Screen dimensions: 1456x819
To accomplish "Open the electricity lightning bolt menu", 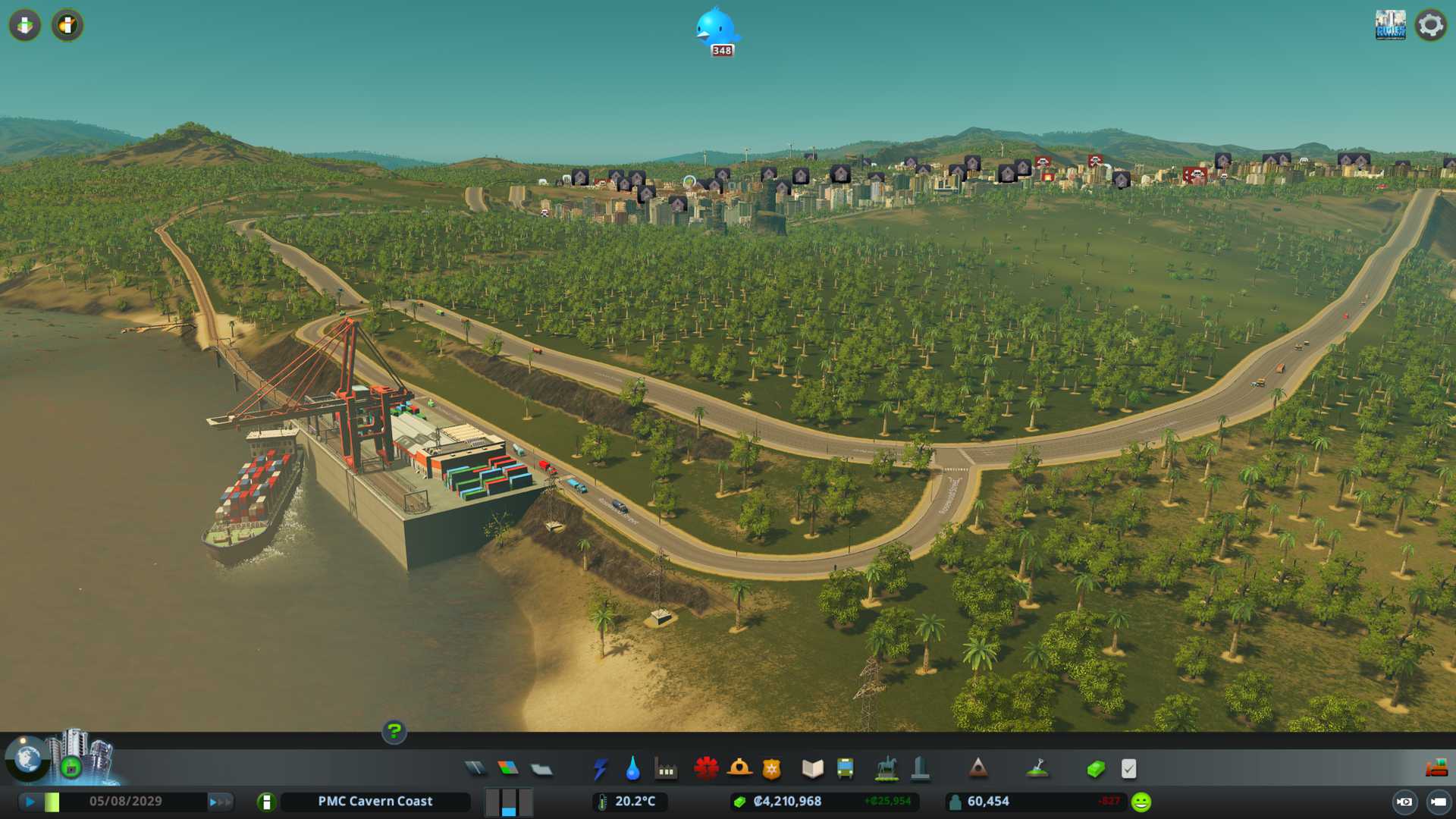I will 600,769.
